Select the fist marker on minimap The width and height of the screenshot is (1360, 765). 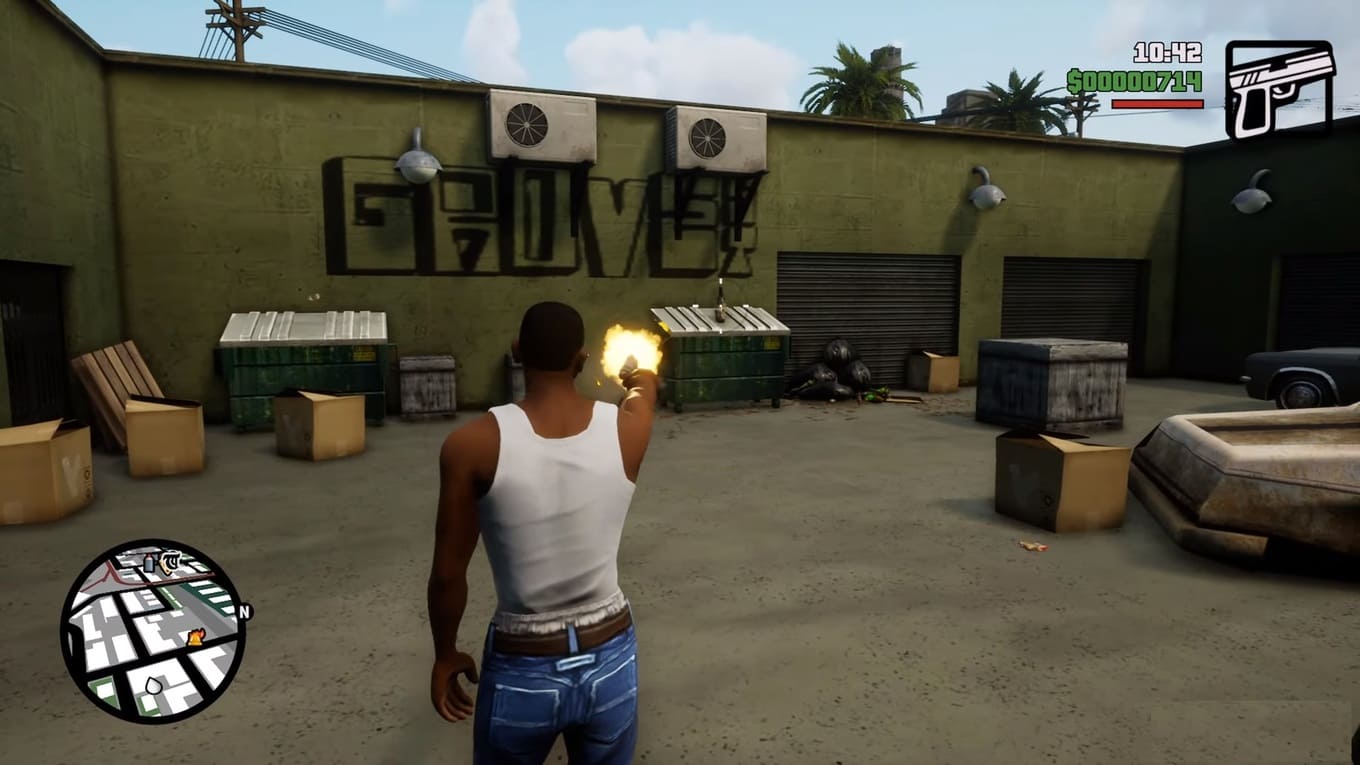170,560
